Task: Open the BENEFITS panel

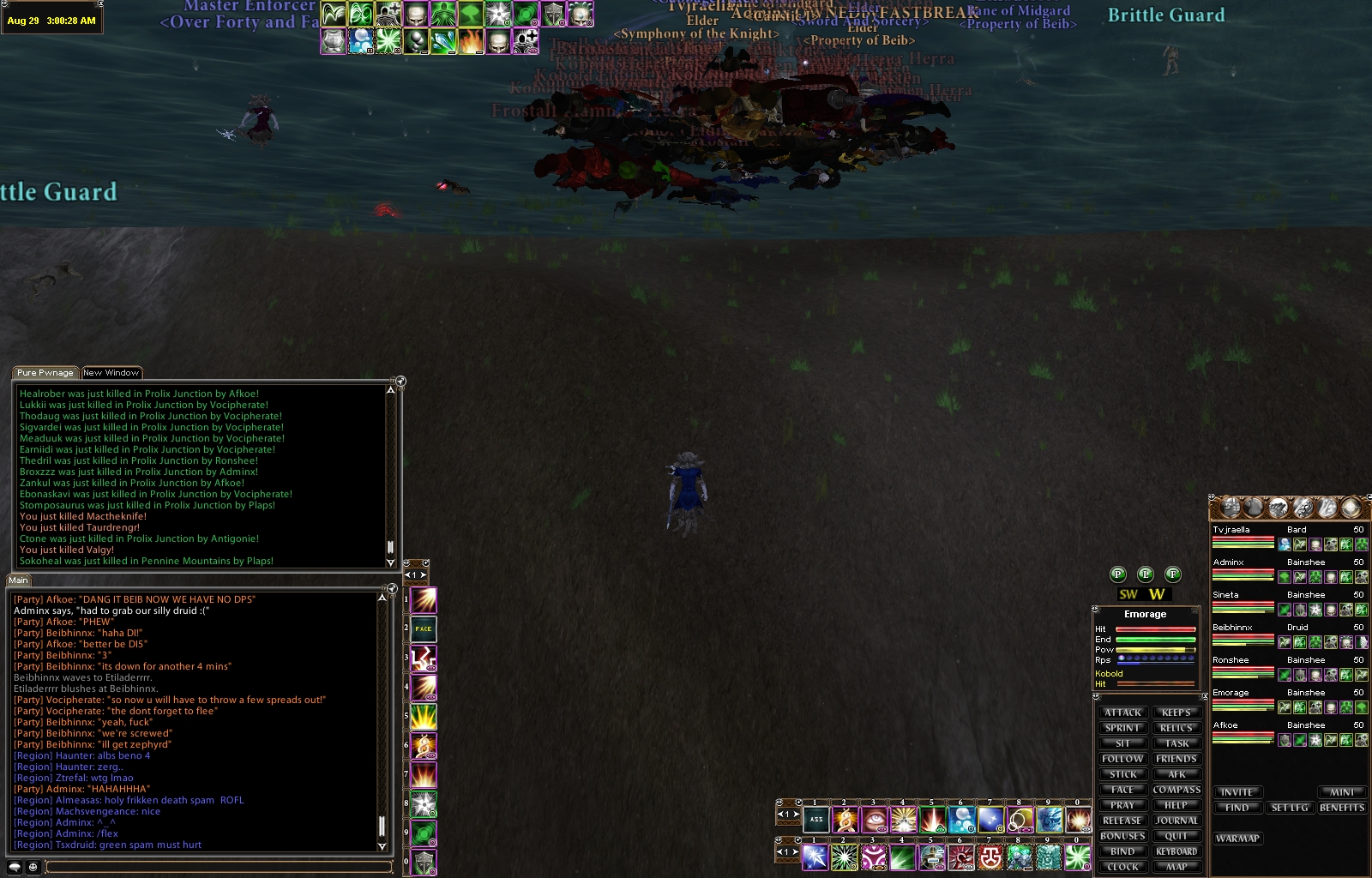Action: click(1342, 808)
